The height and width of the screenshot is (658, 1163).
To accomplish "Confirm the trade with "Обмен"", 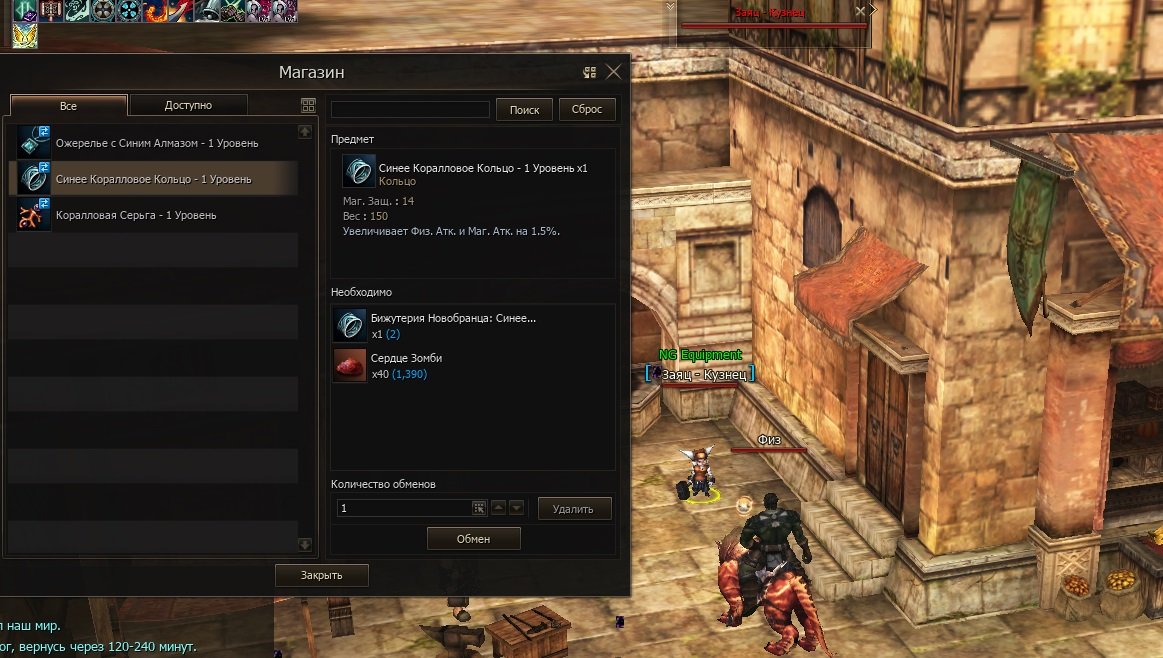I will (474, 539).
